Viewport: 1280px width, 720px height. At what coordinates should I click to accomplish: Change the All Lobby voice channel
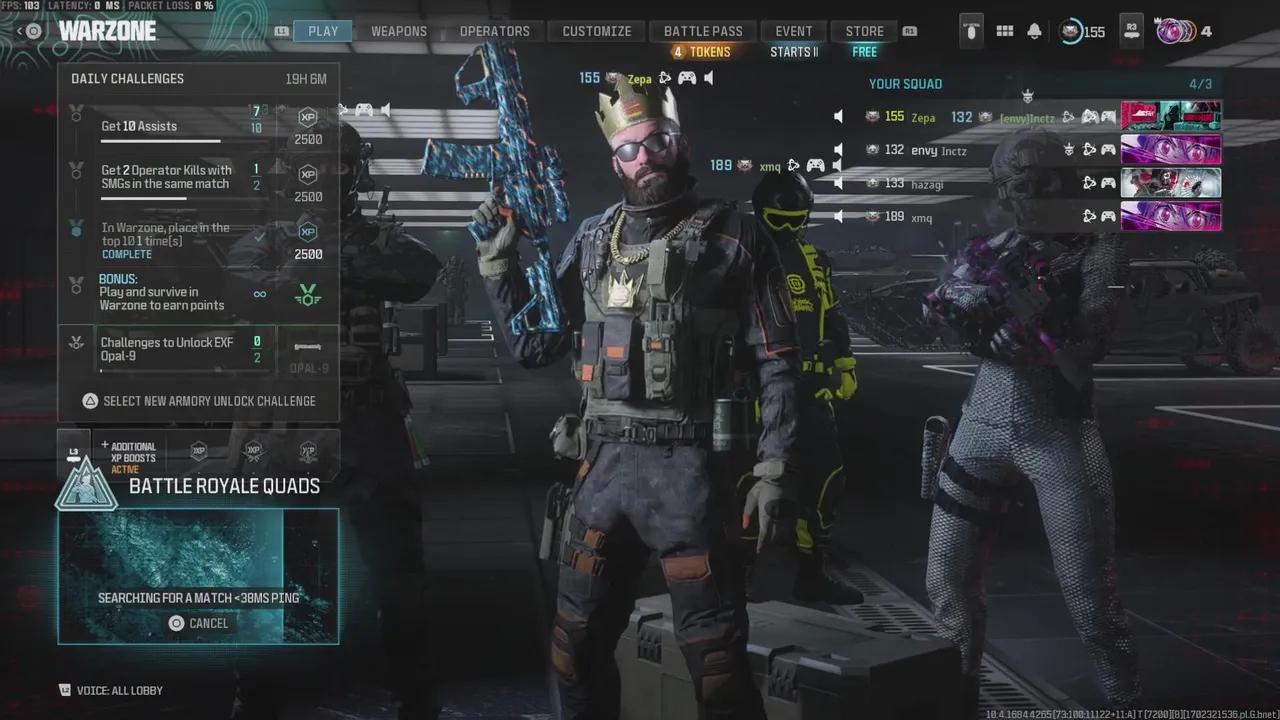tap(111, 690)
